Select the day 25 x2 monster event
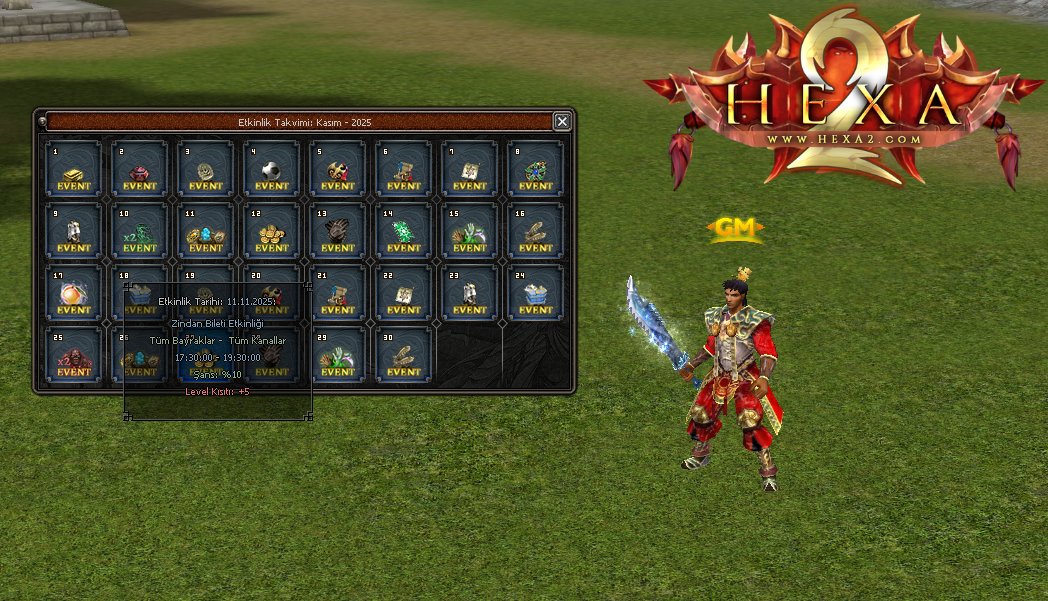Screen dimensions: 1048x601 [x=73, y=356]
